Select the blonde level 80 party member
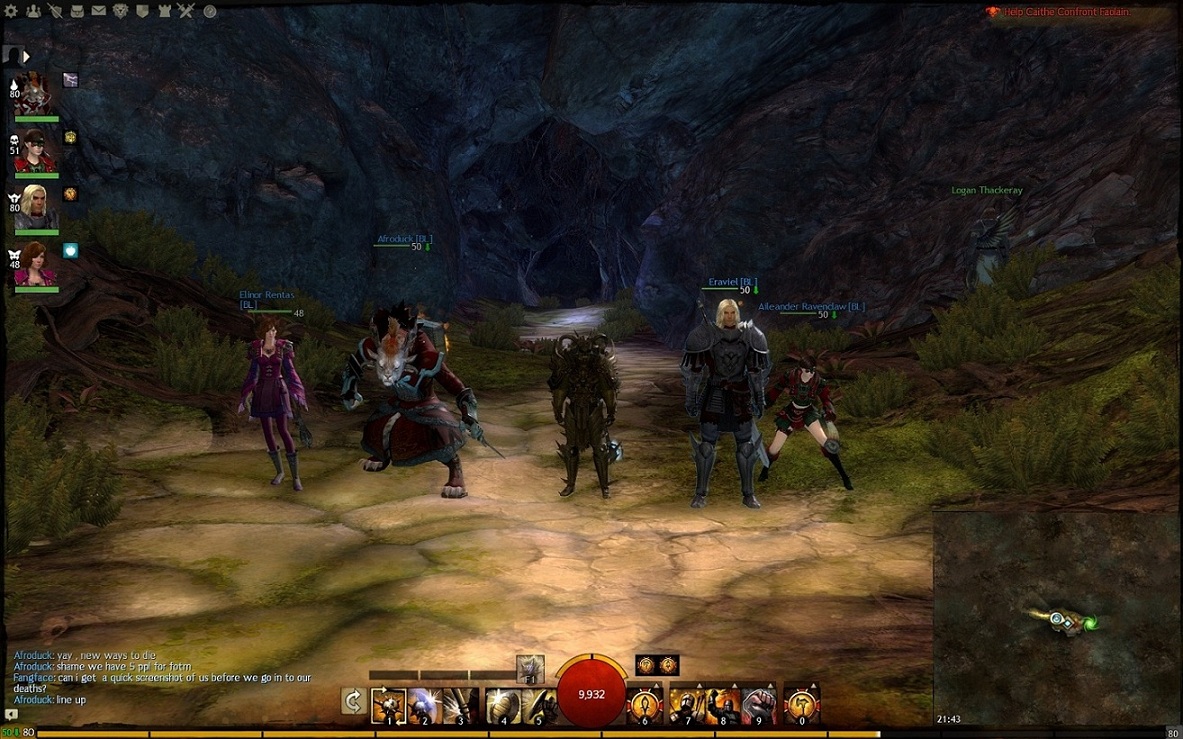The width and height of the screenshot is (1183, 739). point(36,207)
